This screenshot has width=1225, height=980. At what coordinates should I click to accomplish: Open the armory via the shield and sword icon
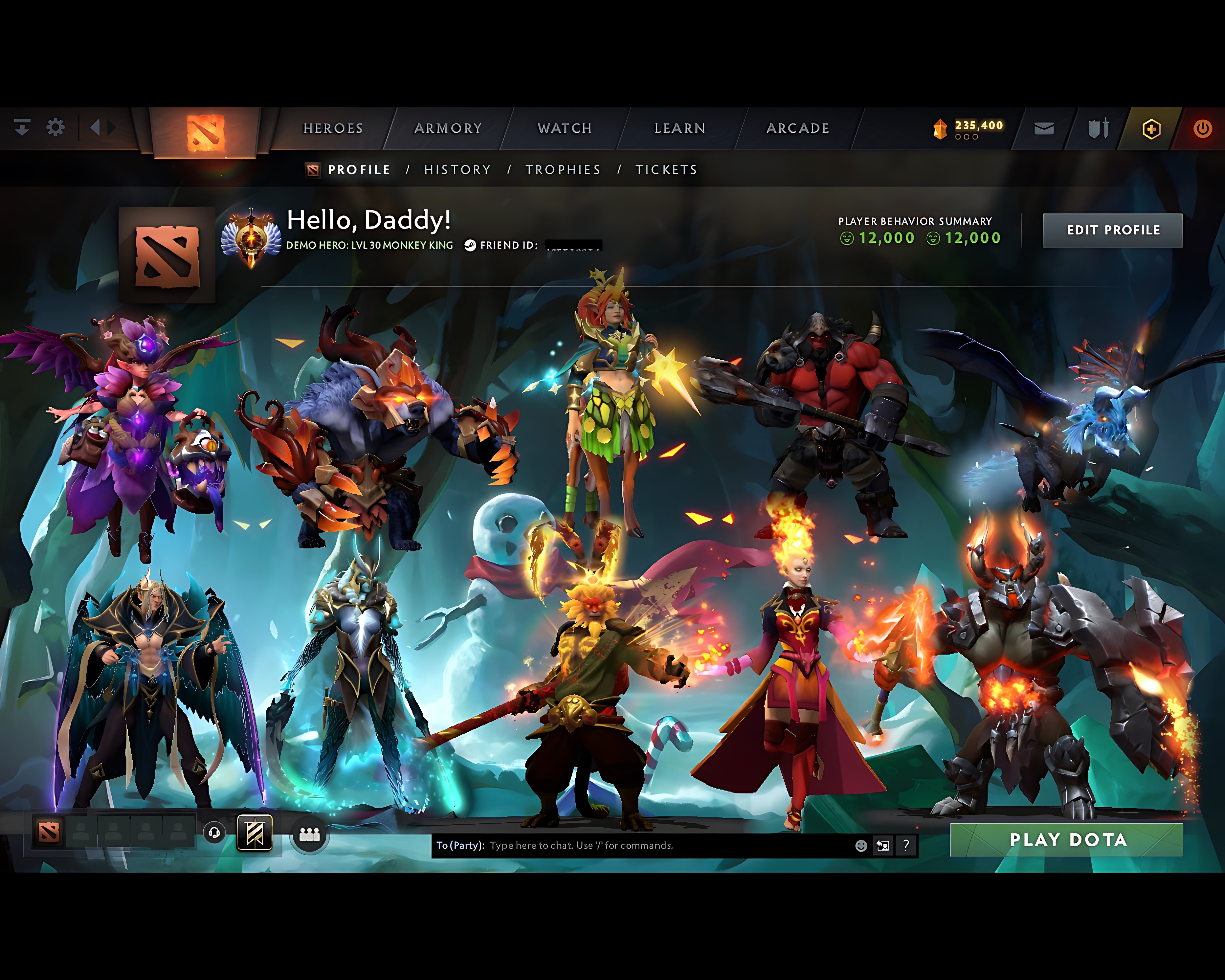click(x=1098, y=129)
